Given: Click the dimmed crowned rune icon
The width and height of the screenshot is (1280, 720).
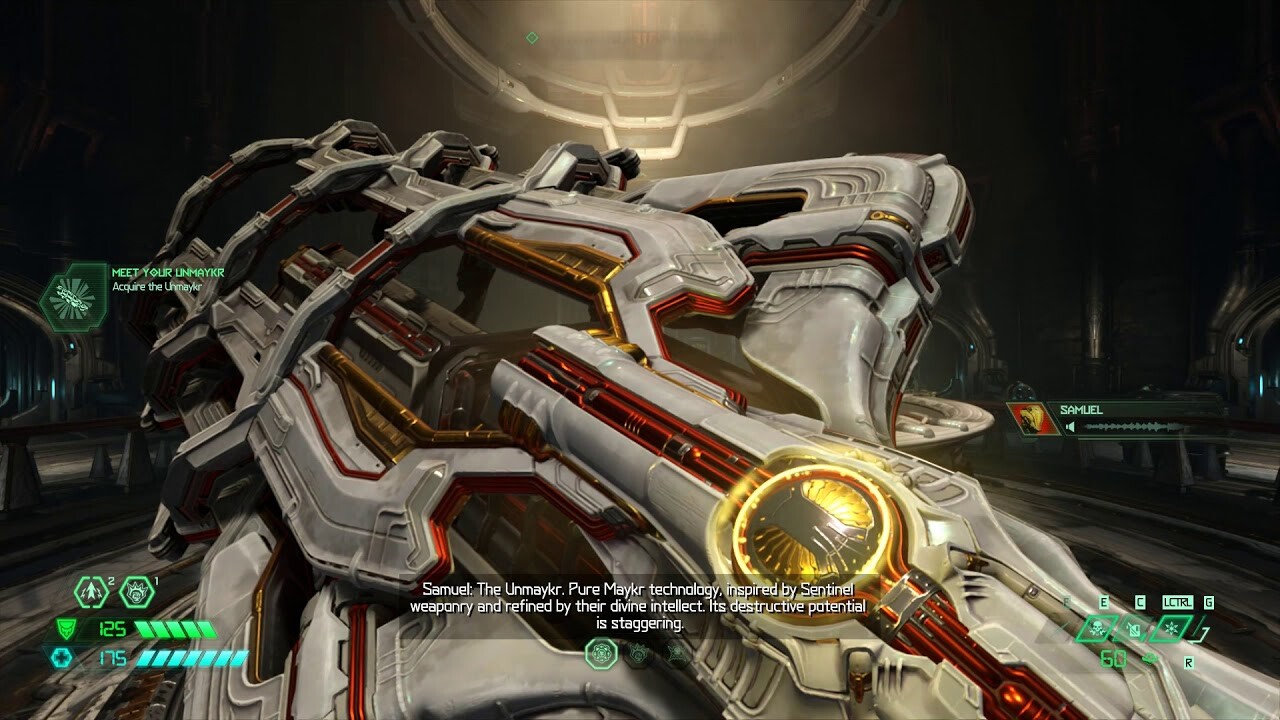Looking at the screenshot, I should pyautogui.click(x=640, y=654).
